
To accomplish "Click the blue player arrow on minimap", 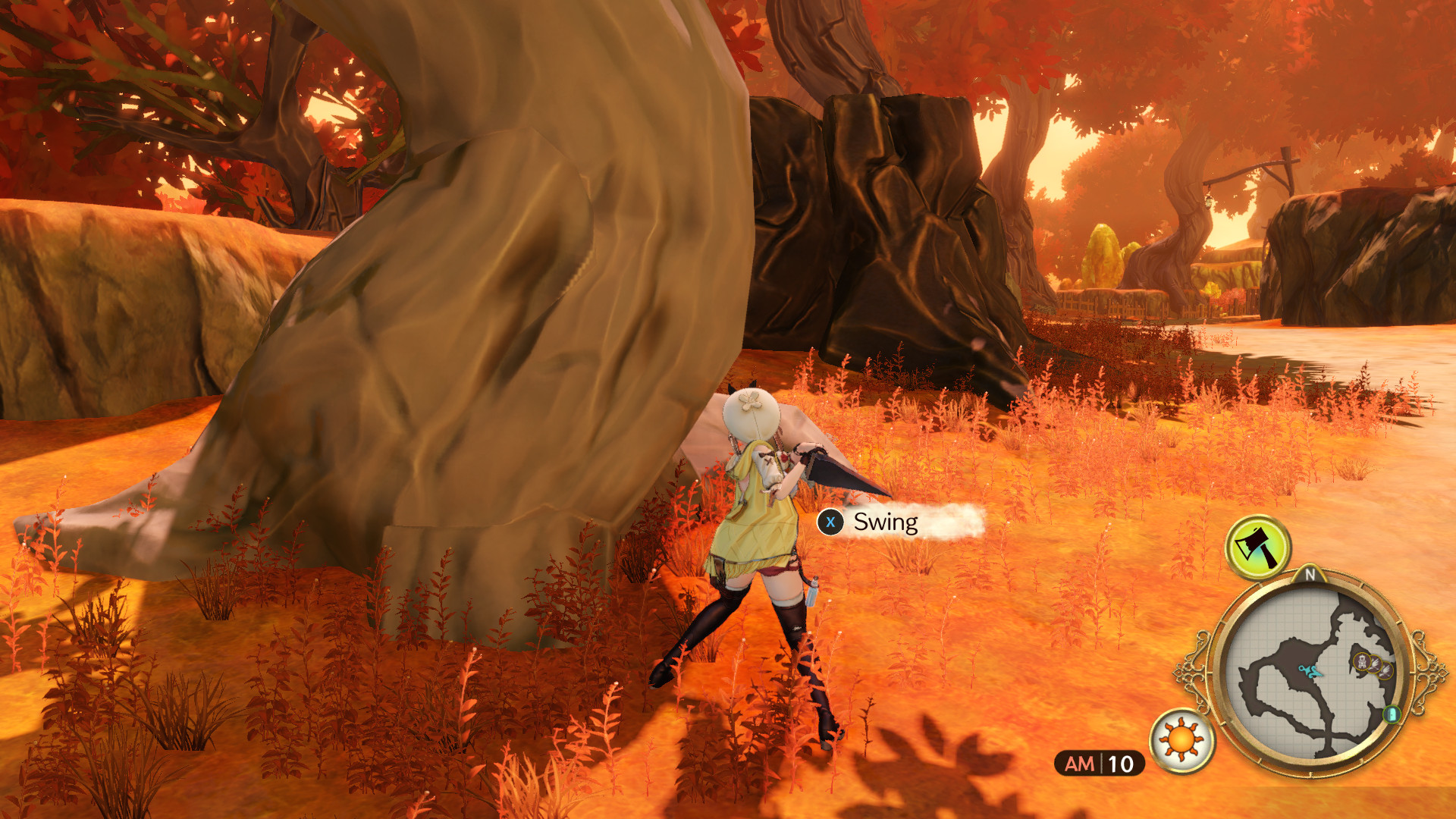I will pos(1310,670).
